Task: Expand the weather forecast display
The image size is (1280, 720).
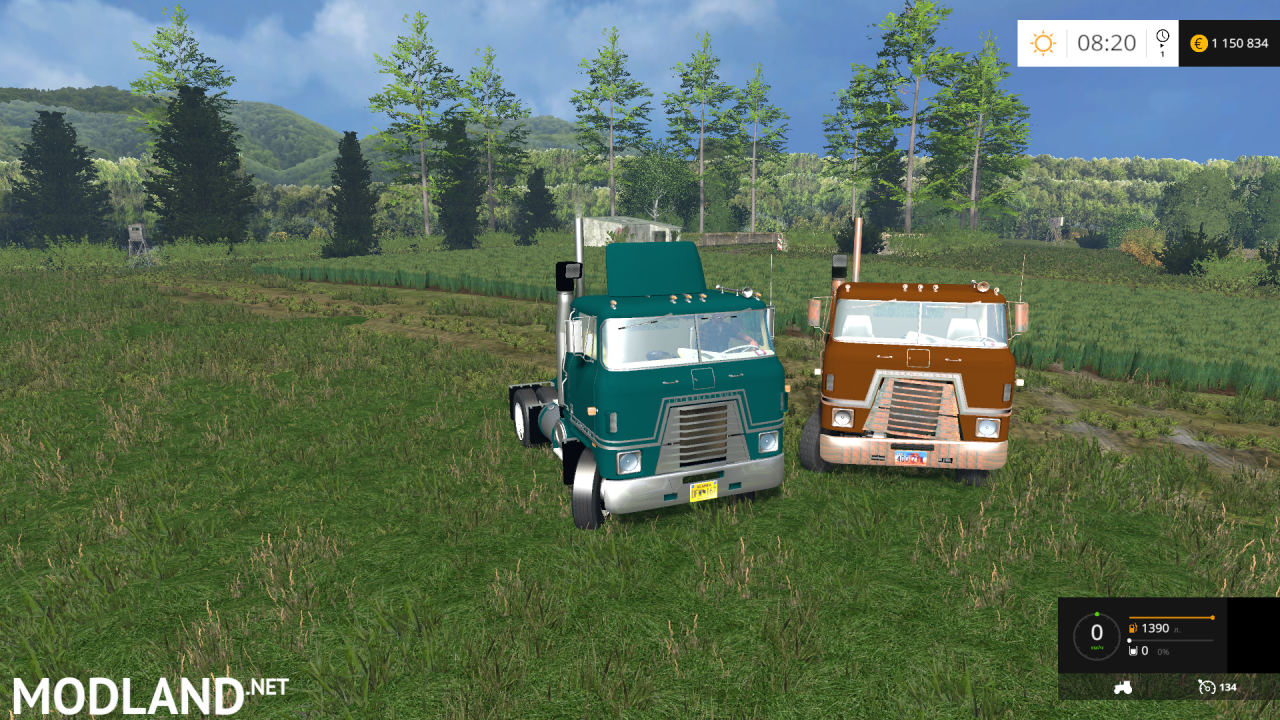Action: 1043,43
